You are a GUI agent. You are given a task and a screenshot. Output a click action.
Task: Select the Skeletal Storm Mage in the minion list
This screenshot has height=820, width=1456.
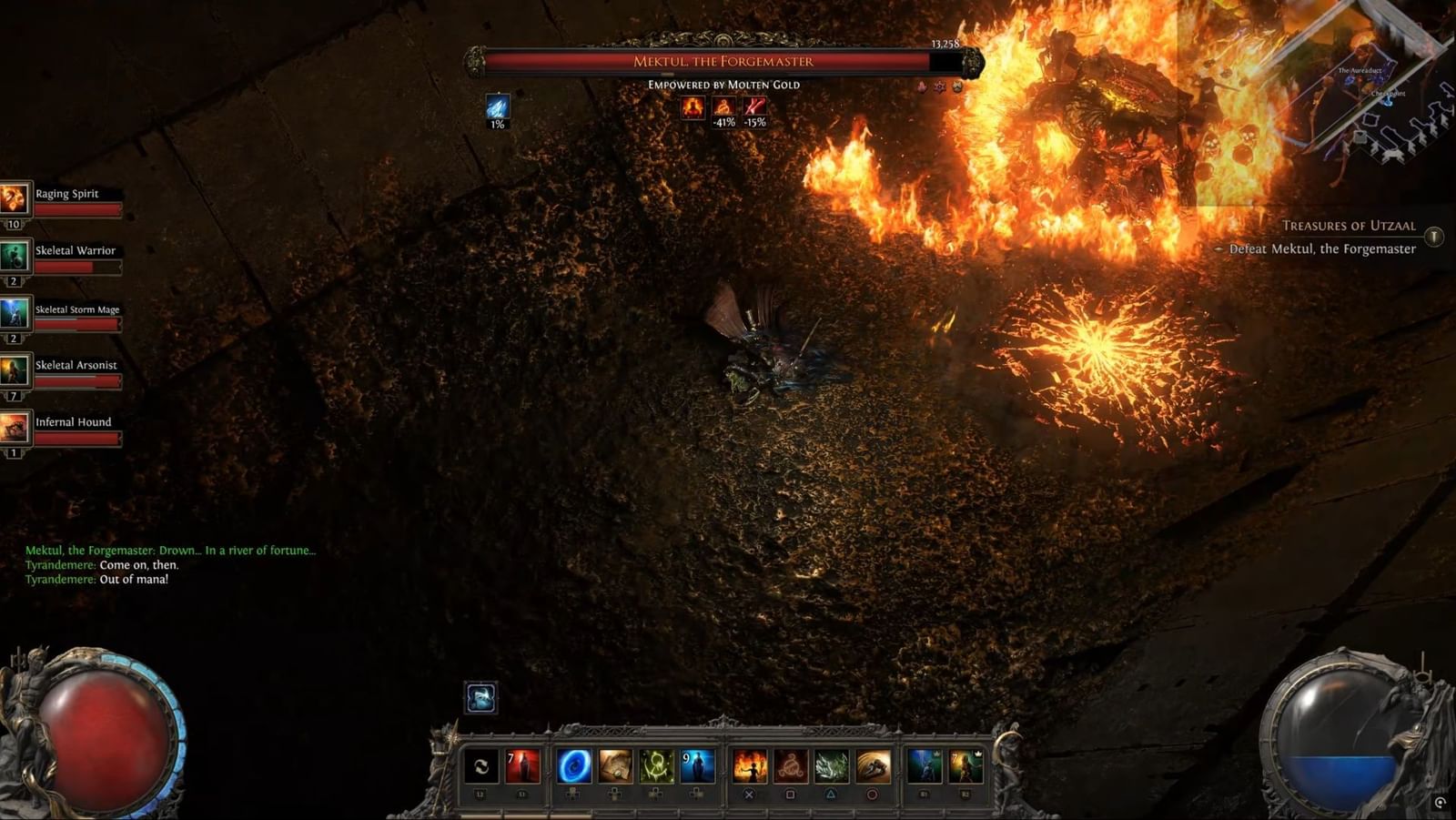[x=76, y=309]
